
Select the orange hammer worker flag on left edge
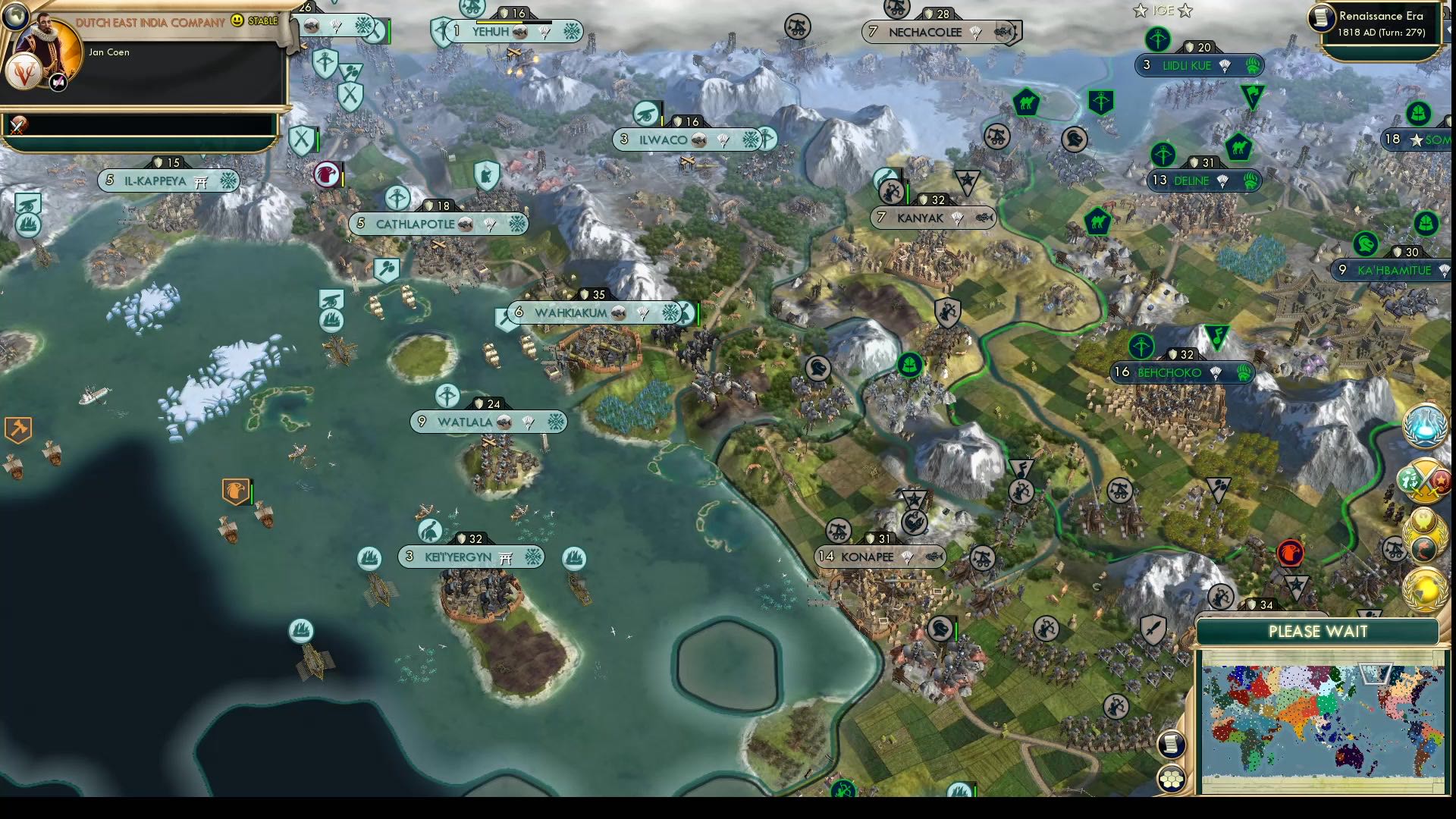point(19,429)
